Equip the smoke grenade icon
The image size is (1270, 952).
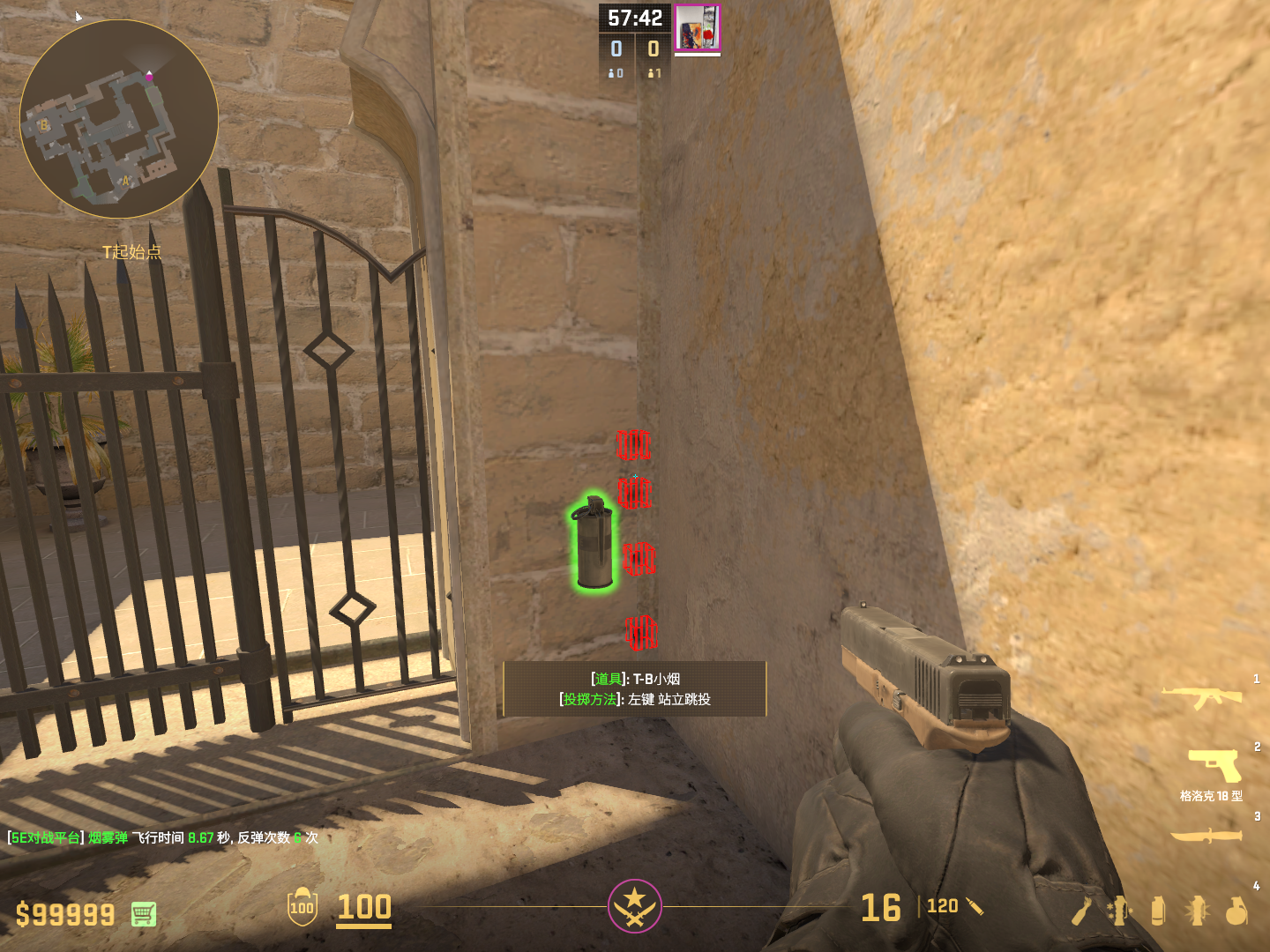click(x=1158, y=911)
